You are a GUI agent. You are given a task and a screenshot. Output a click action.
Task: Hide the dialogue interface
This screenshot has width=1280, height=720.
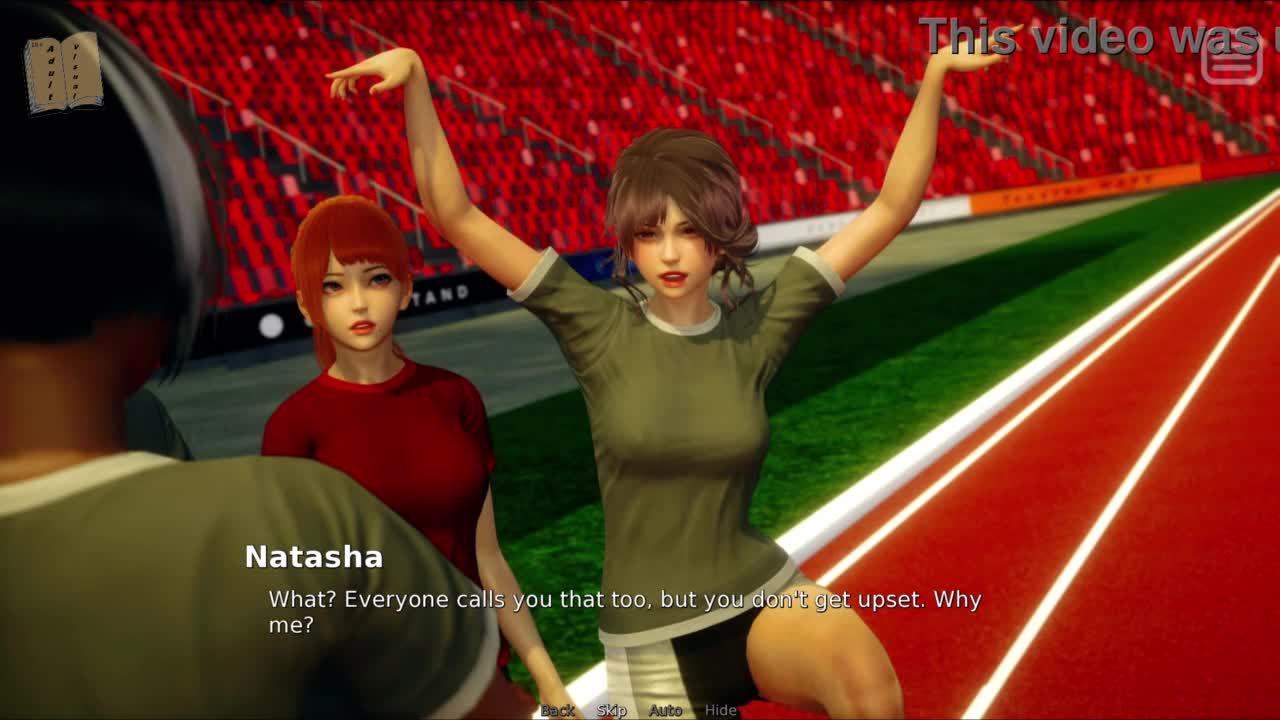720,710
